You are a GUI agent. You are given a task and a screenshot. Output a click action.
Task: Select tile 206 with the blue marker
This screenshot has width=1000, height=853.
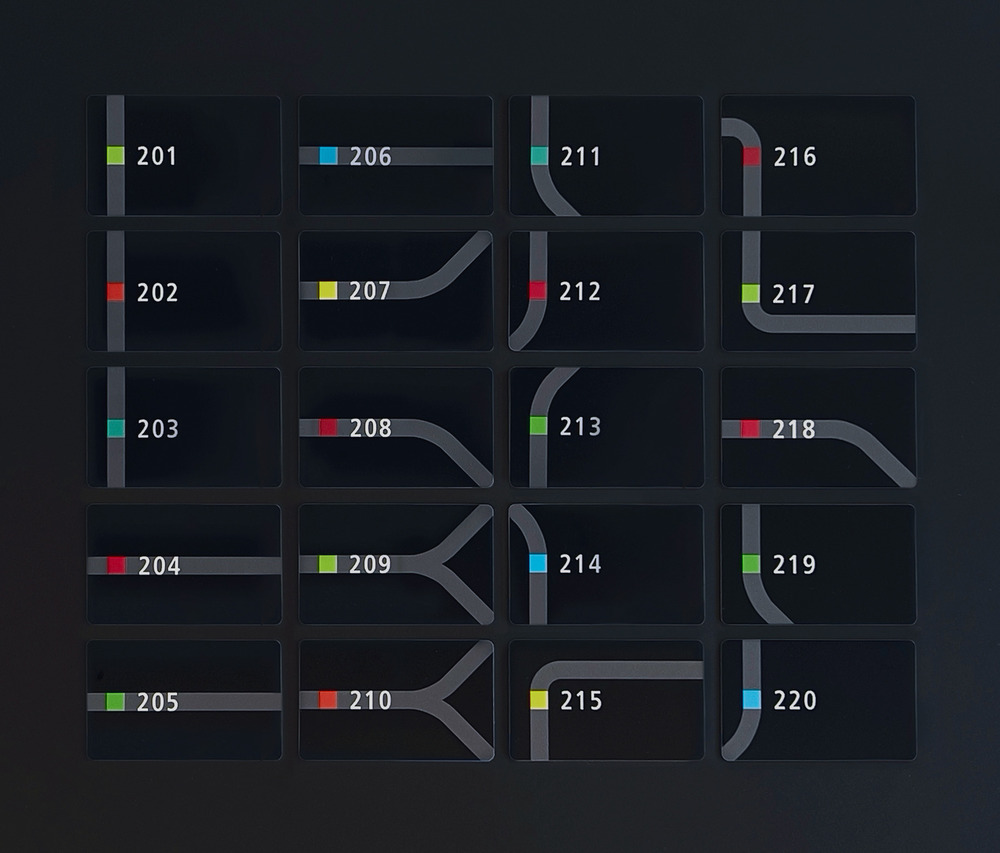click(x=396, y=155)
